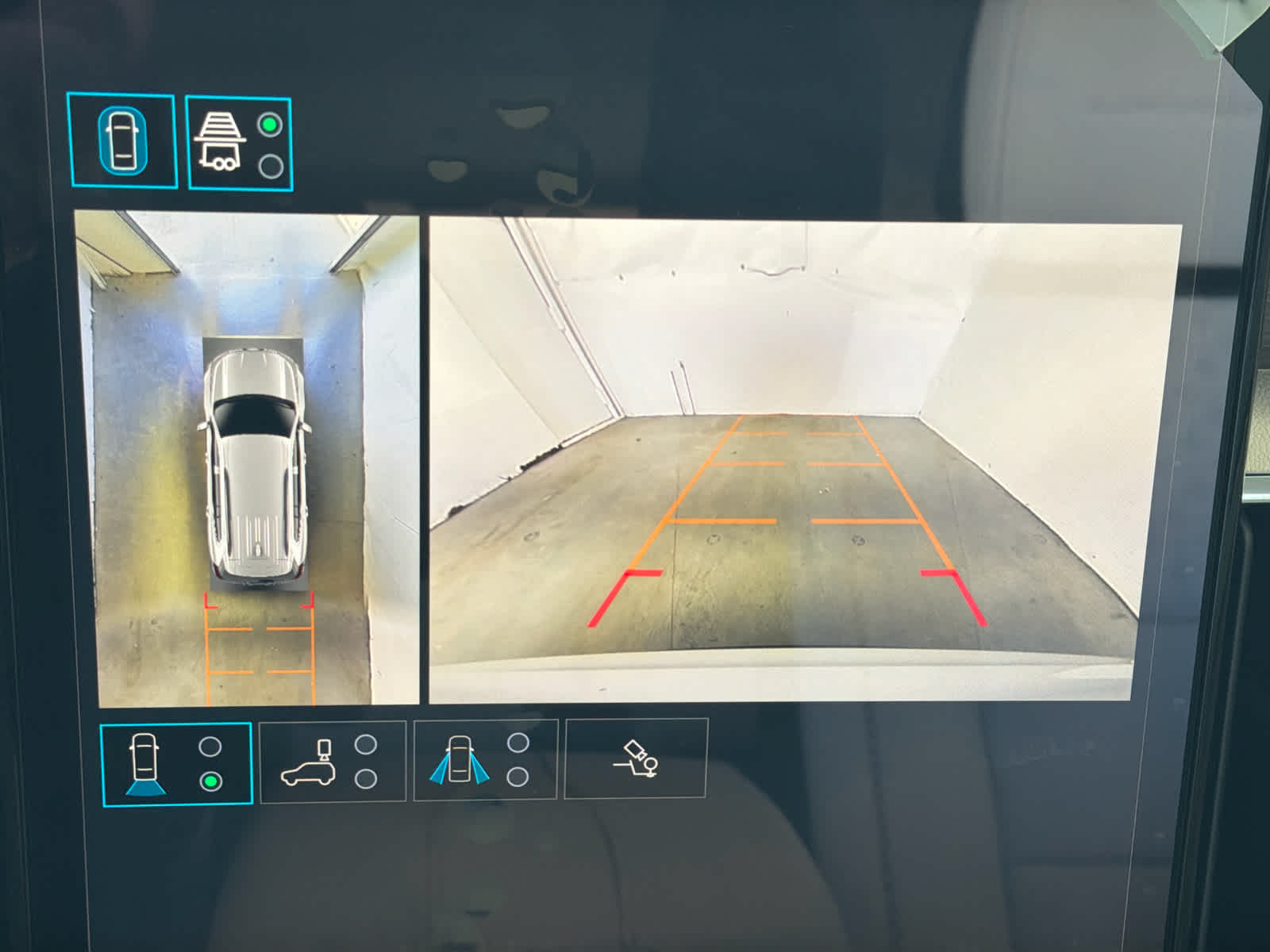The height and width of the screenshot is (952, 1270).
Task: Tap the camera washer spray button
Action: (x=635, y=758)
